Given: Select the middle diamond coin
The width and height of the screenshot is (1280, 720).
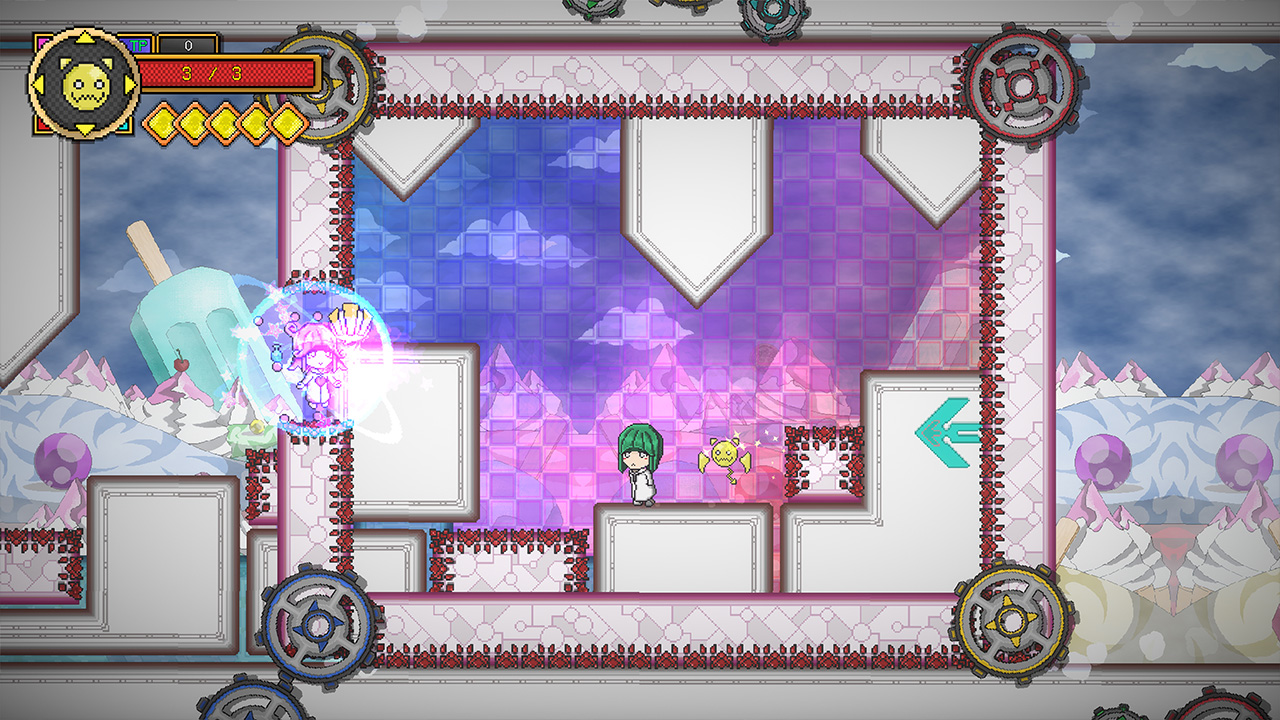Looking at the screenshot, I should tap(225, 122).
